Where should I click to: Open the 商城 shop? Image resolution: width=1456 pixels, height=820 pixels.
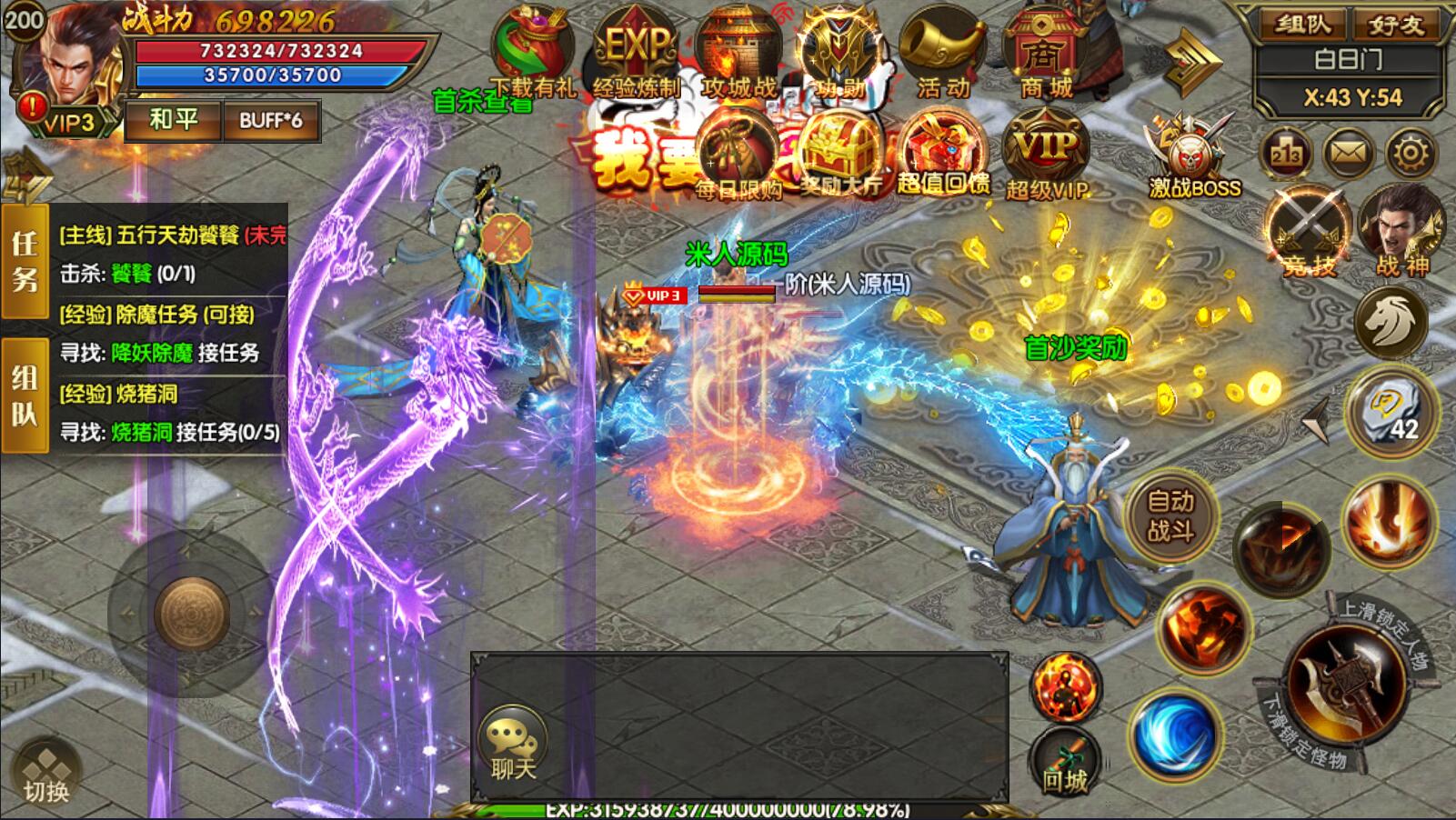click(1044, 53)
